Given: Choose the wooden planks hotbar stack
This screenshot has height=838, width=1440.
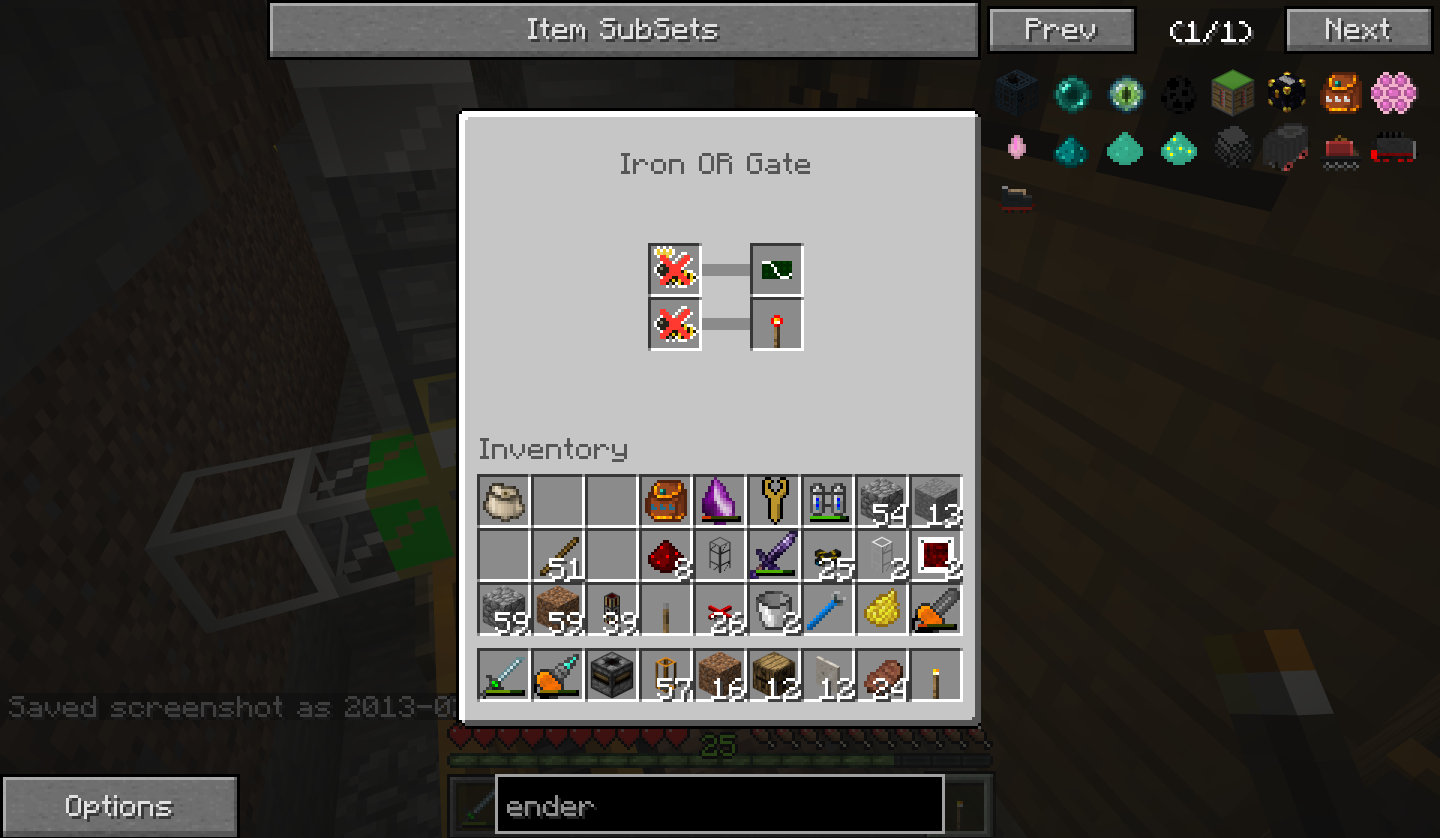Looking at the screenshot, I should 774,674.
